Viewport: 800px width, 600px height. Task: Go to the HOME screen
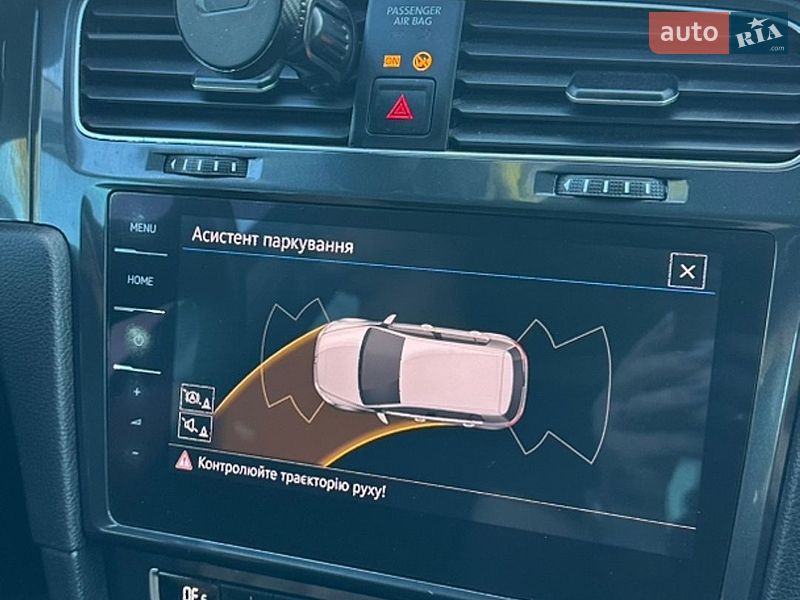(x=140, y=281)
